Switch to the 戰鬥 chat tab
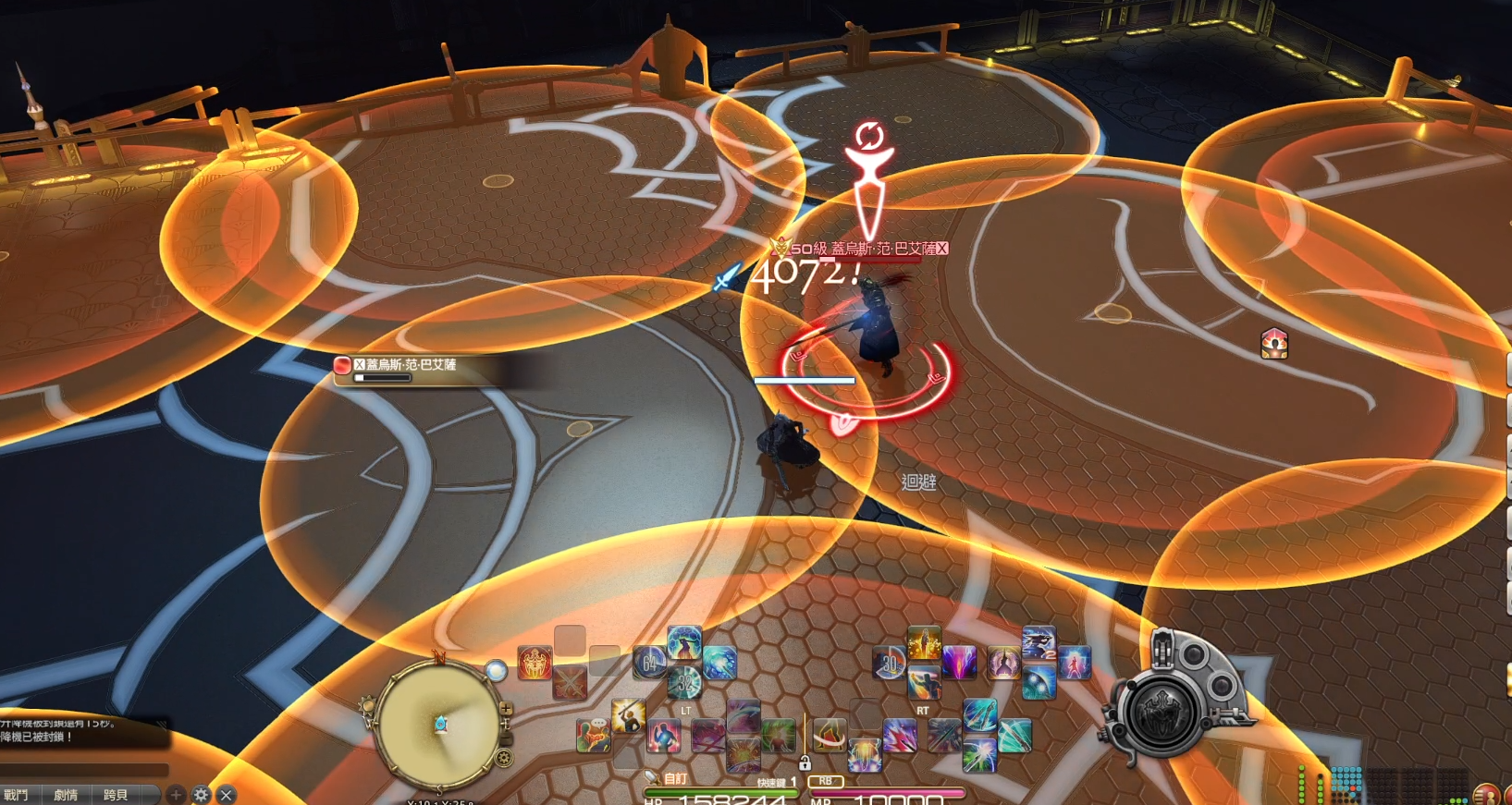The image size is (1512, 805). [x=16, y=795]
